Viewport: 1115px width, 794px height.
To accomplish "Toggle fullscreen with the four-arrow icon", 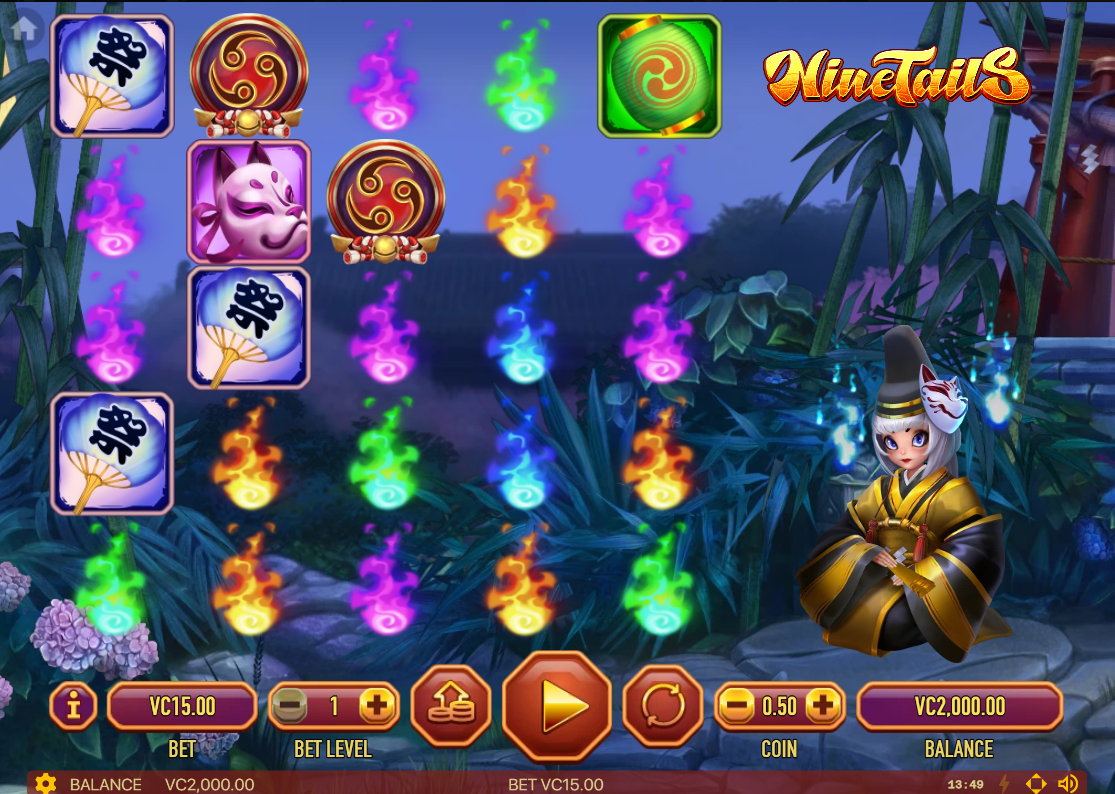I will [1036, 784].
